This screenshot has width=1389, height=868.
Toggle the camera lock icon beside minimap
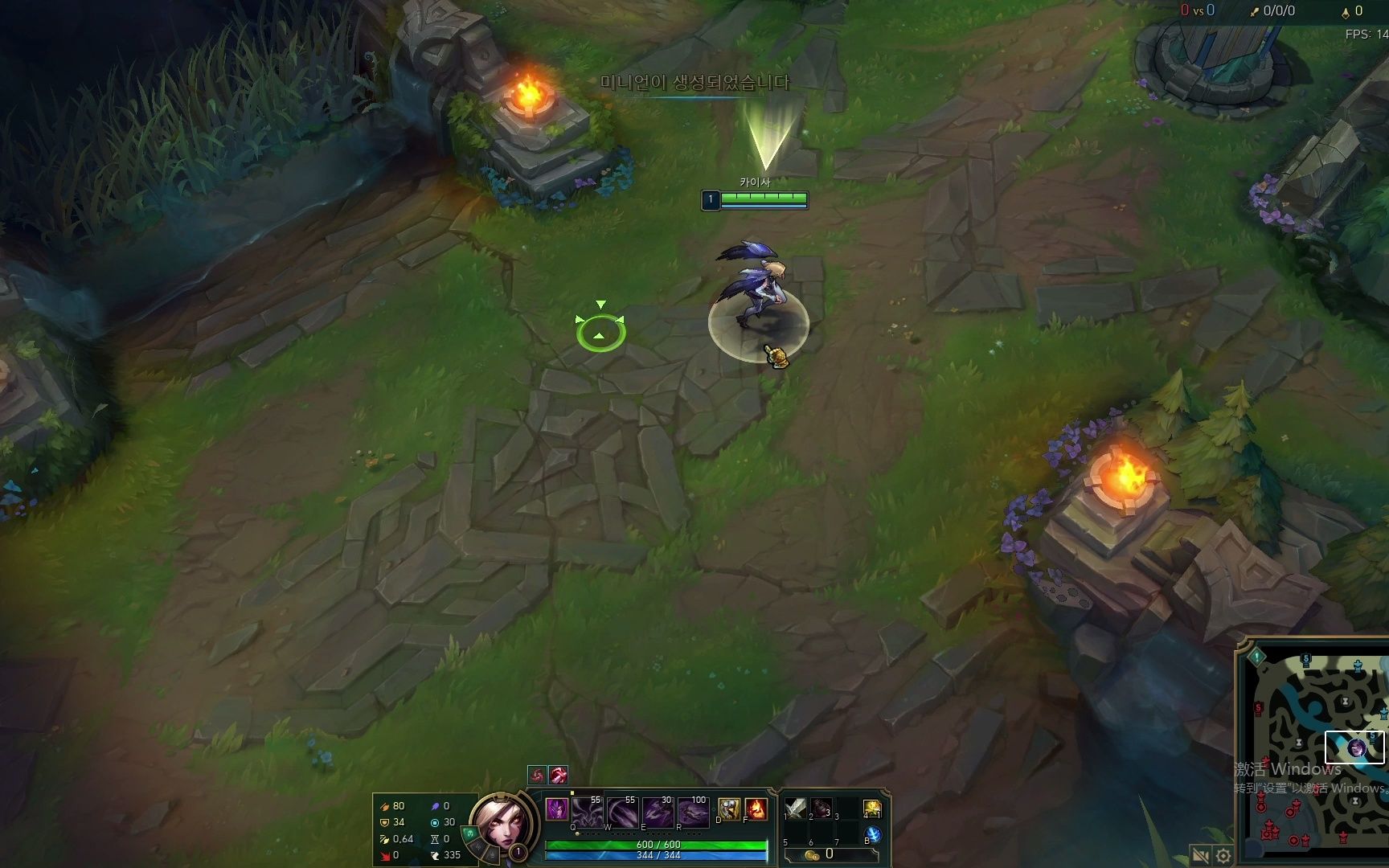click(1201, 855)
